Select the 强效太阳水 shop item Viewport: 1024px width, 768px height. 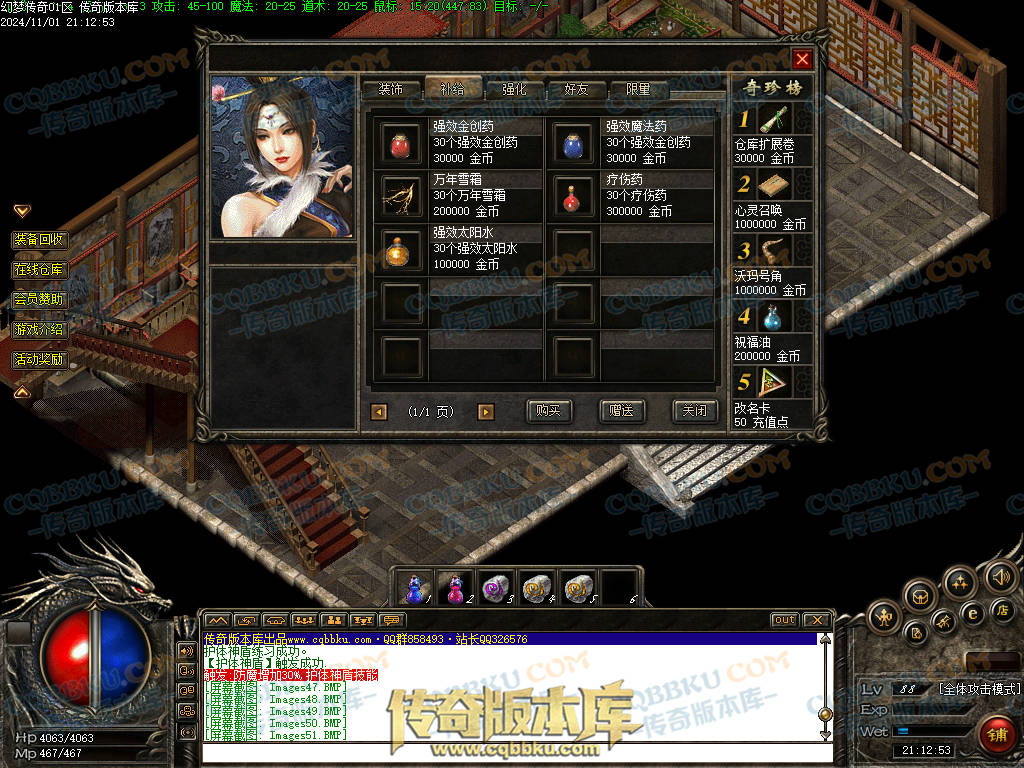[402, 248]
